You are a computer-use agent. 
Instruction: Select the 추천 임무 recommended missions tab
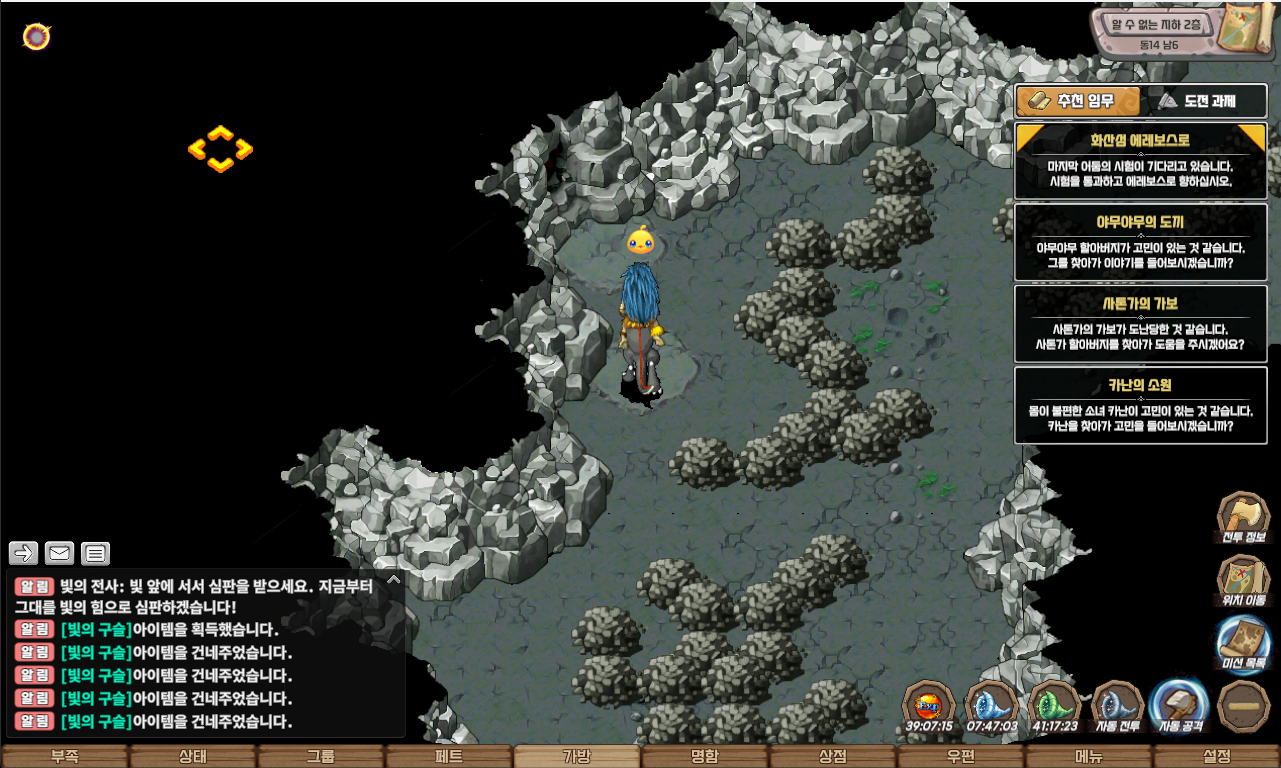(x=1078, y=101)
